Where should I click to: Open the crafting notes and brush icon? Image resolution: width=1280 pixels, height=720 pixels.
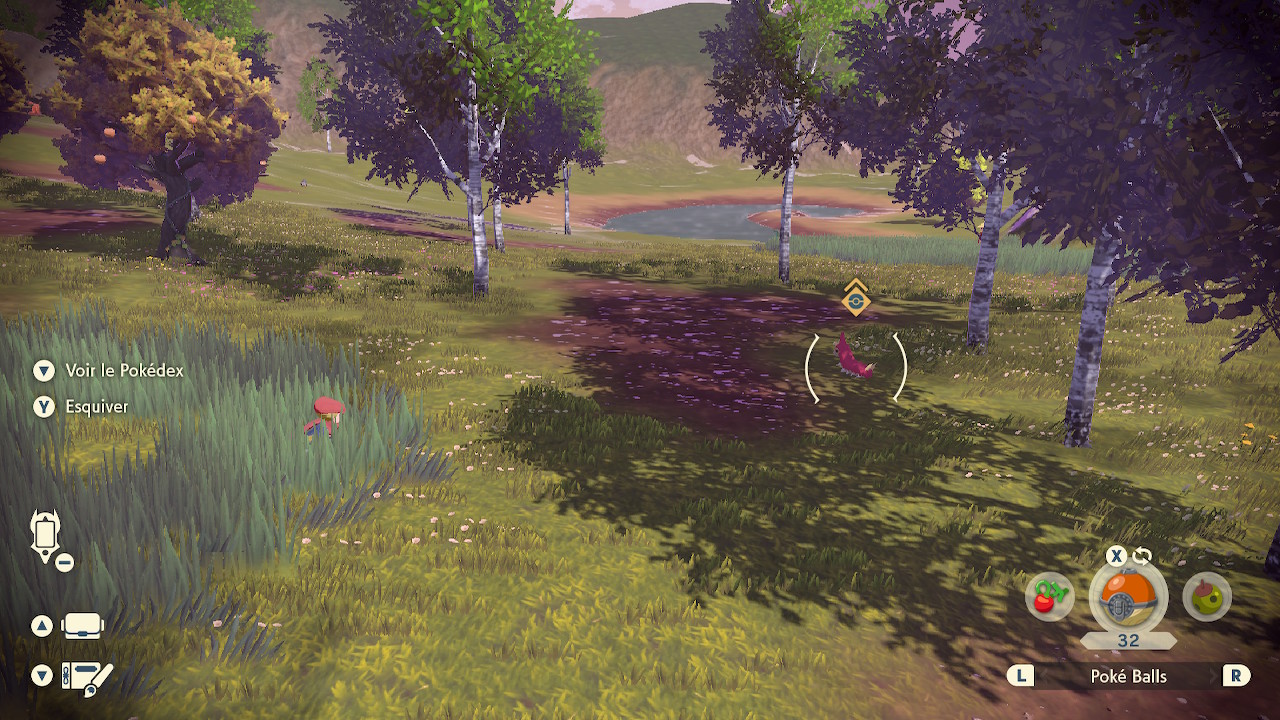pos(87,677)
